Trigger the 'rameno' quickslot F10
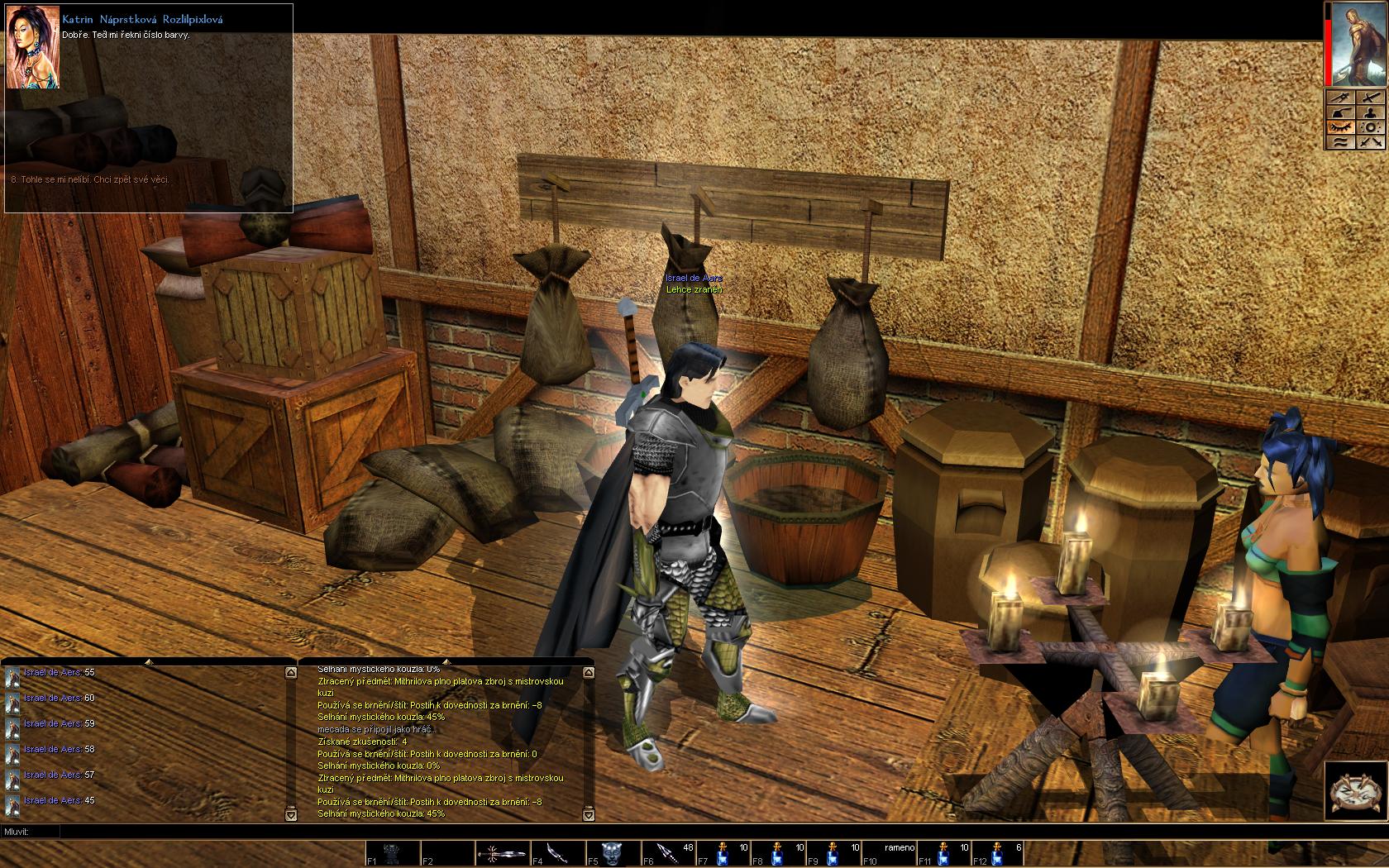 (889, 853)
